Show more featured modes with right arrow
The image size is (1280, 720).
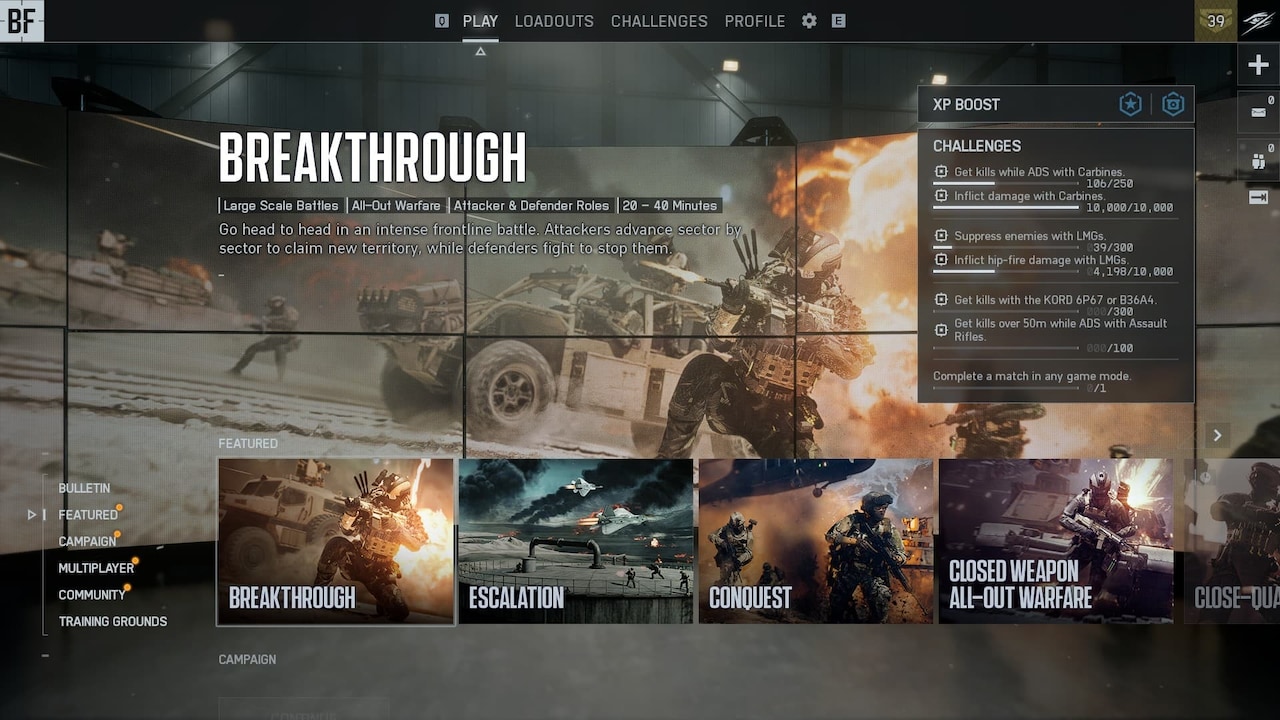(x=1217, y=435)
